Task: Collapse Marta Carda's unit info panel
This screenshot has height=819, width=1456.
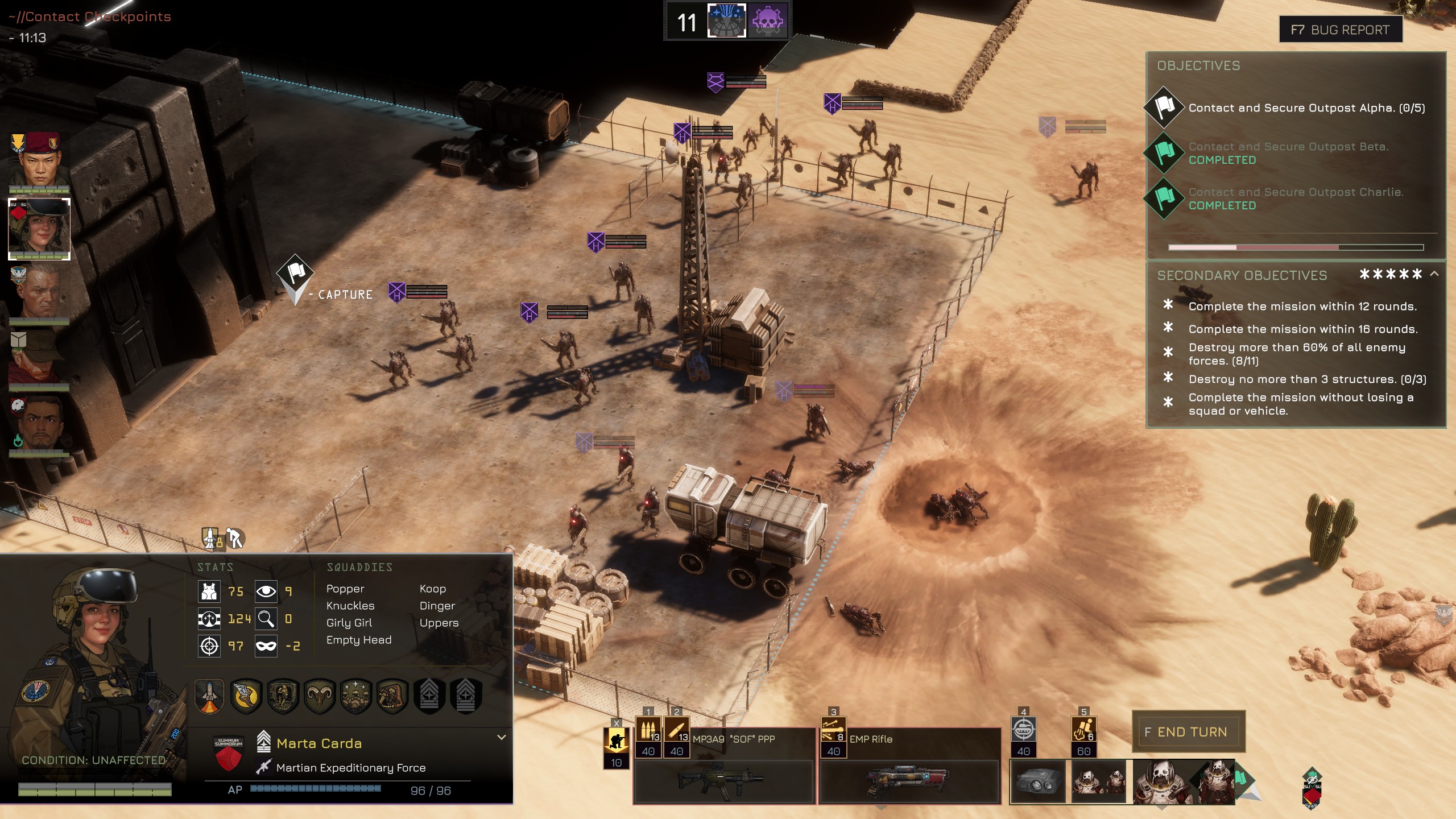Action: click(x=501, y=737)
